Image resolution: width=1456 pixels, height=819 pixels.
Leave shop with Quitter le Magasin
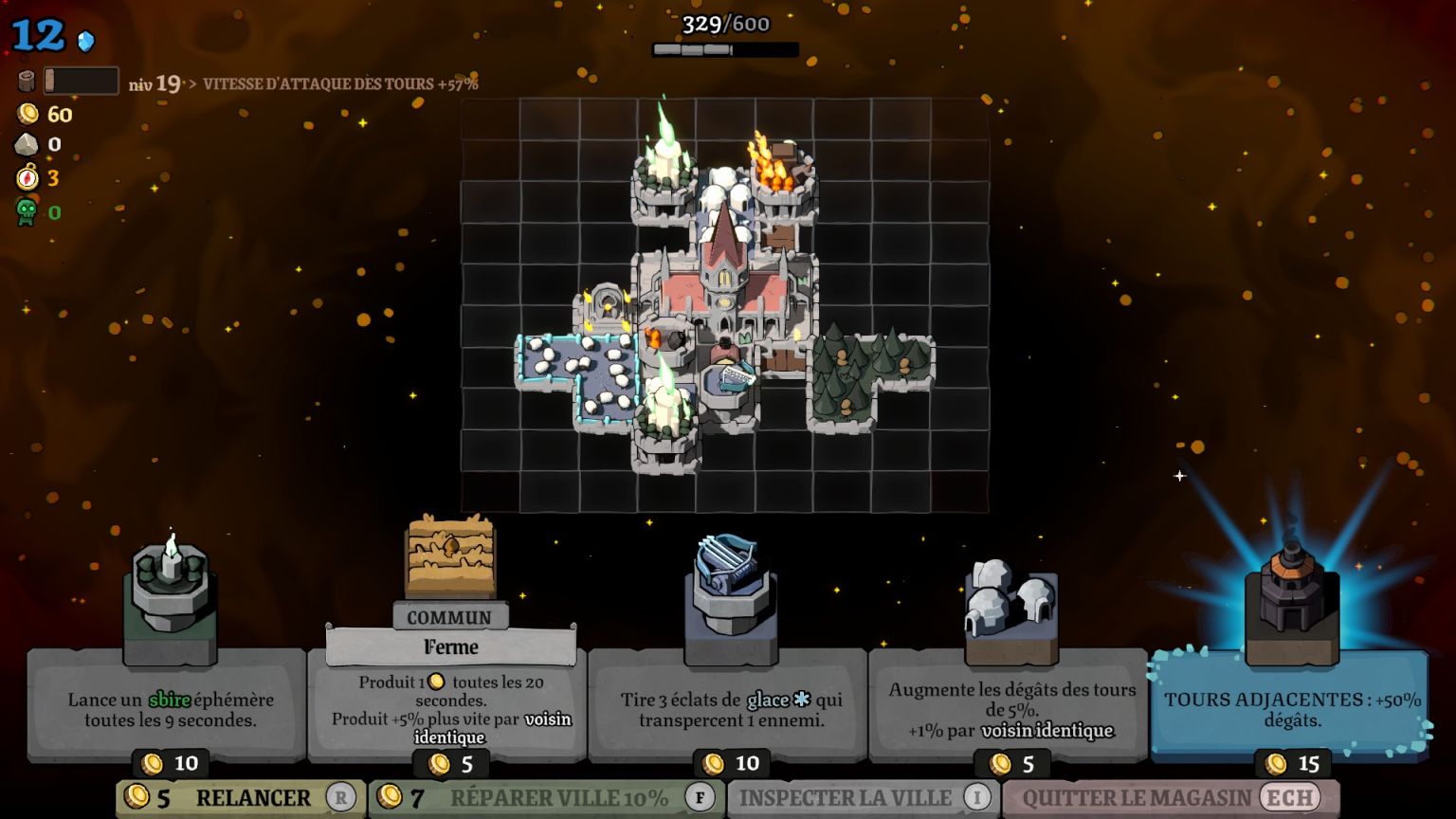point(1170,798)
